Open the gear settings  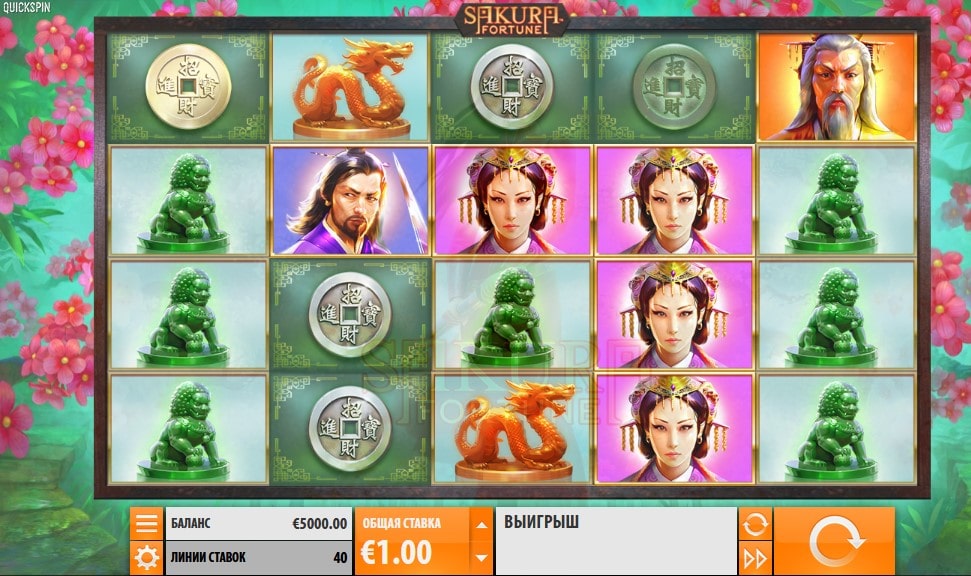147,557
